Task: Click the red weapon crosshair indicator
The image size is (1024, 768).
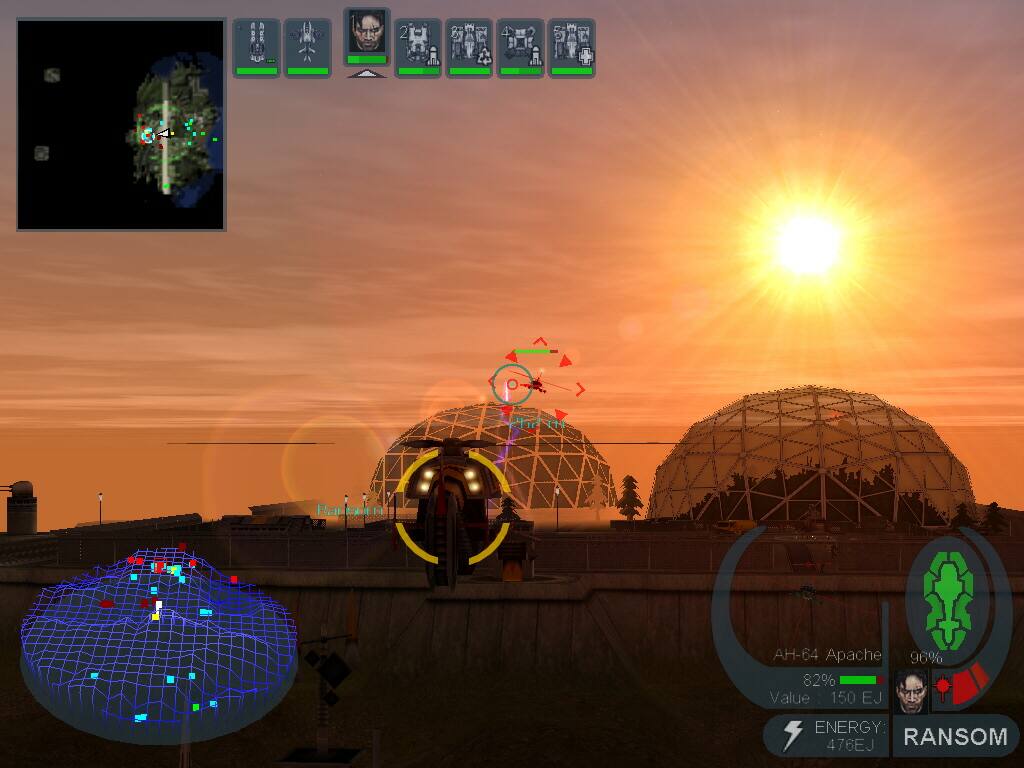Action: (x=943, y=688)
